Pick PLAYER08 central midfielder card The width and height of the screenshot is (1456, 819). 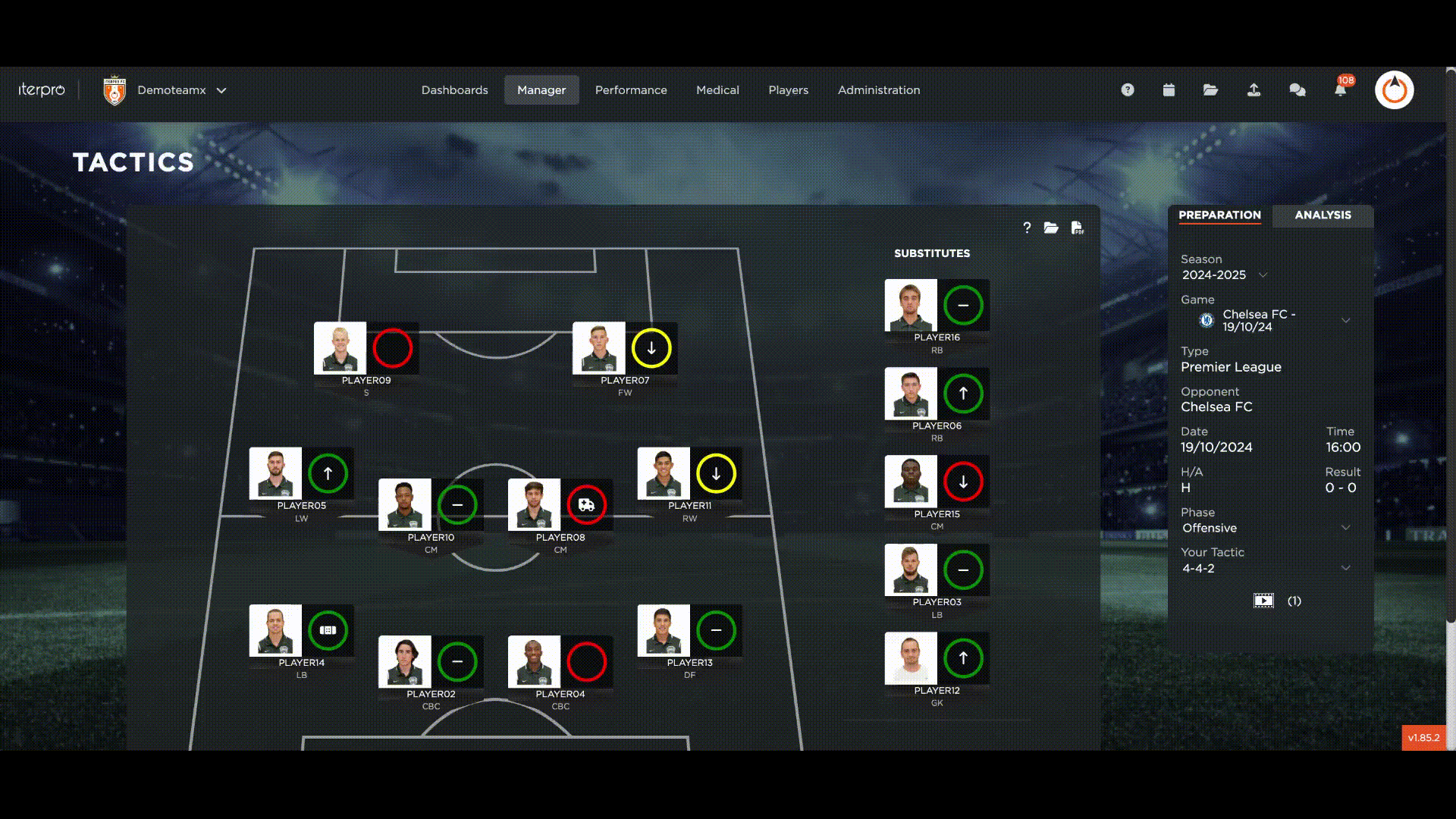[x=535, y=505]
